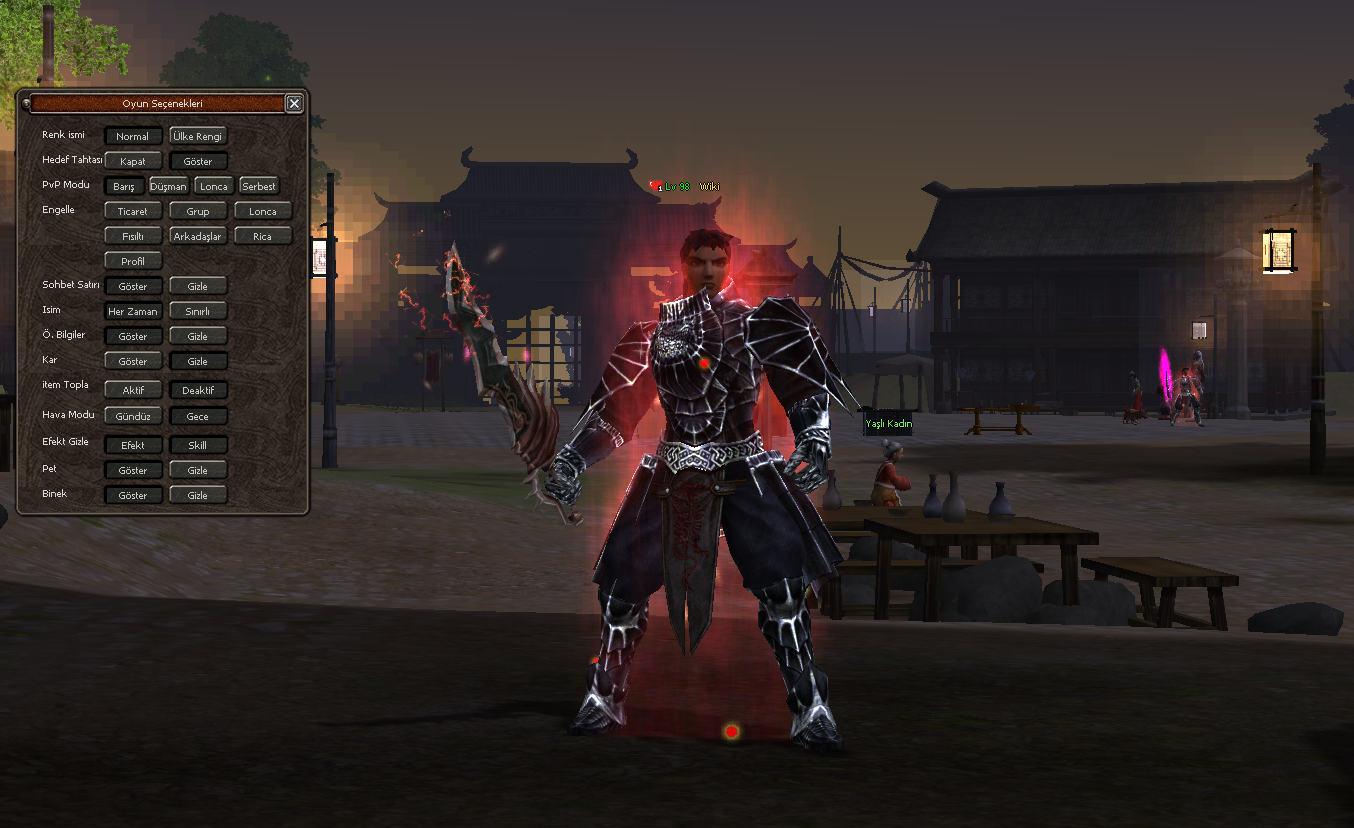1354x828 pixels.
Task: Toggle the Arkadaşlar block option
Action: coord(198,236)
